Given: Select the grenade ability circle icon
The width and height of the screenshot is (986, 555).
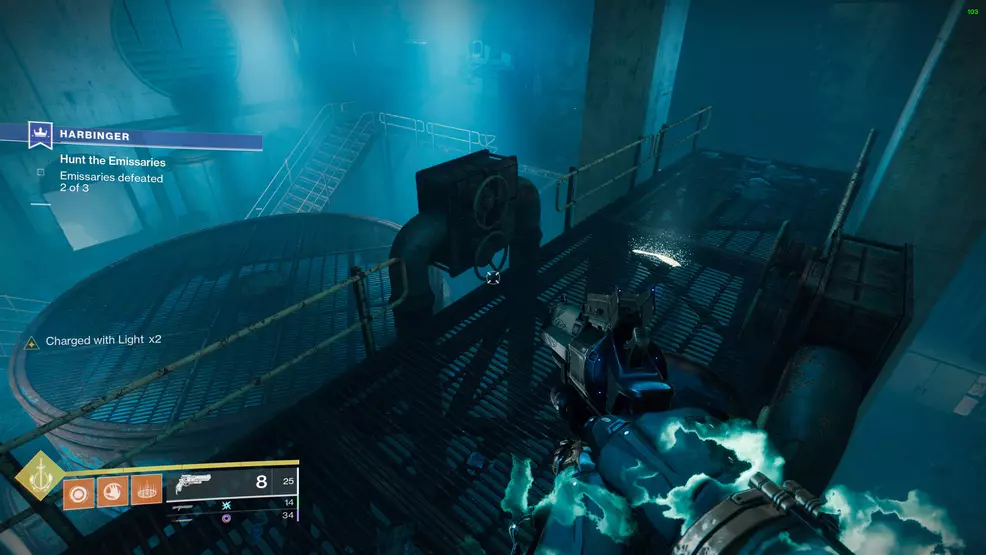Looking at the screenshot, I should click(x=80, y=490).
